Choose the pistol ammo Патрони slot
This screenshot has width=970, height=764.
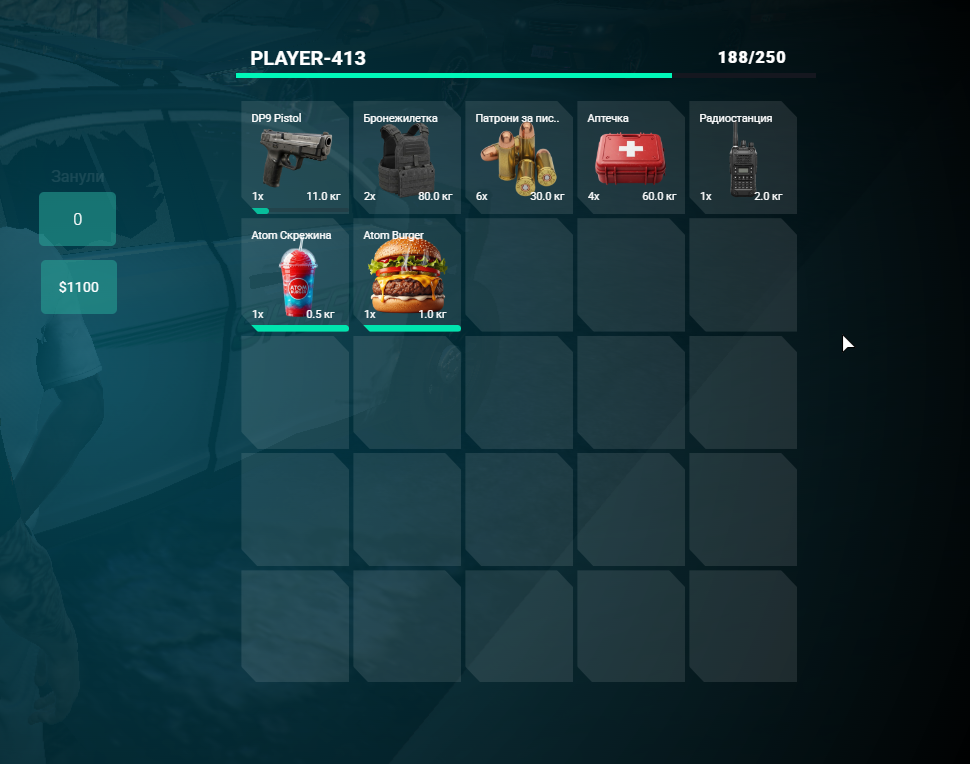pos(519,158)
